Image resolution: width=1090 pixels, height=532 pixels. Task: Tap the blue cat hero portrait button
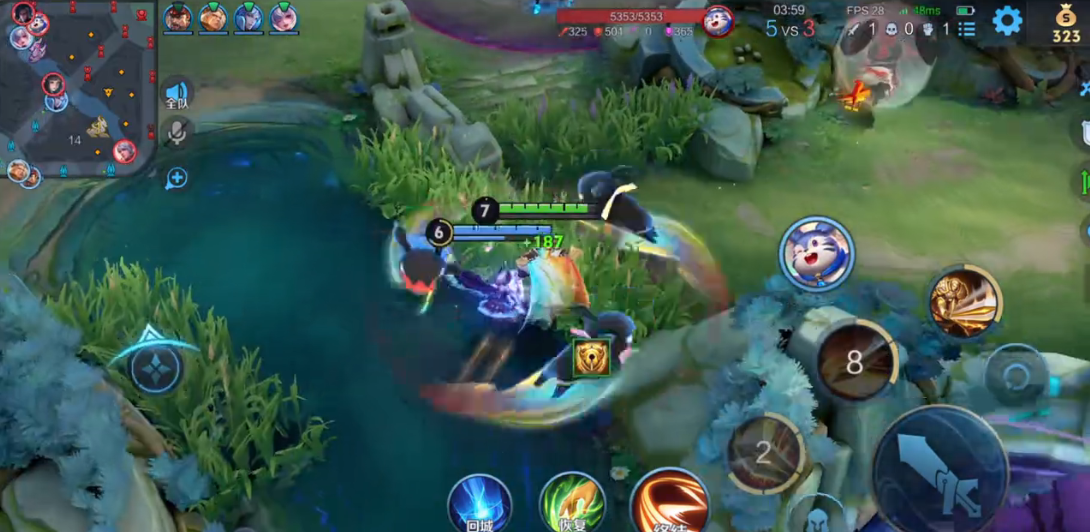pos(817,254)
